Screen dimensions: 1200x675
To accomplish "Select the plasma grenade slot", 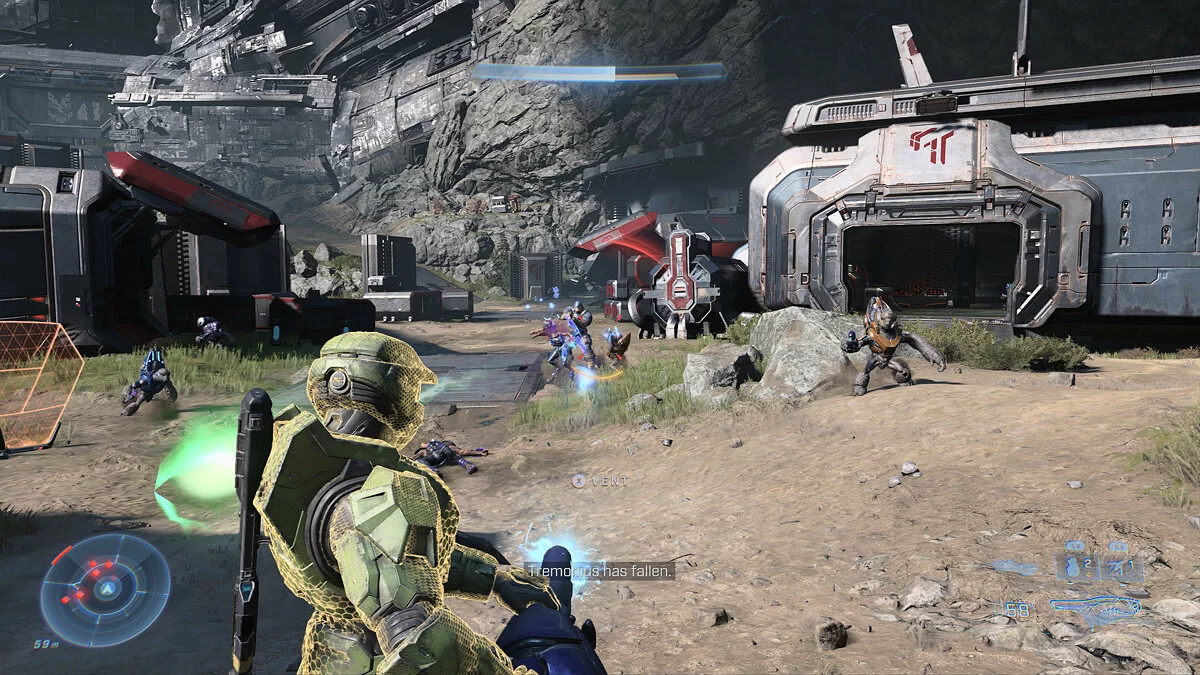I will (x=1075, y=568).
